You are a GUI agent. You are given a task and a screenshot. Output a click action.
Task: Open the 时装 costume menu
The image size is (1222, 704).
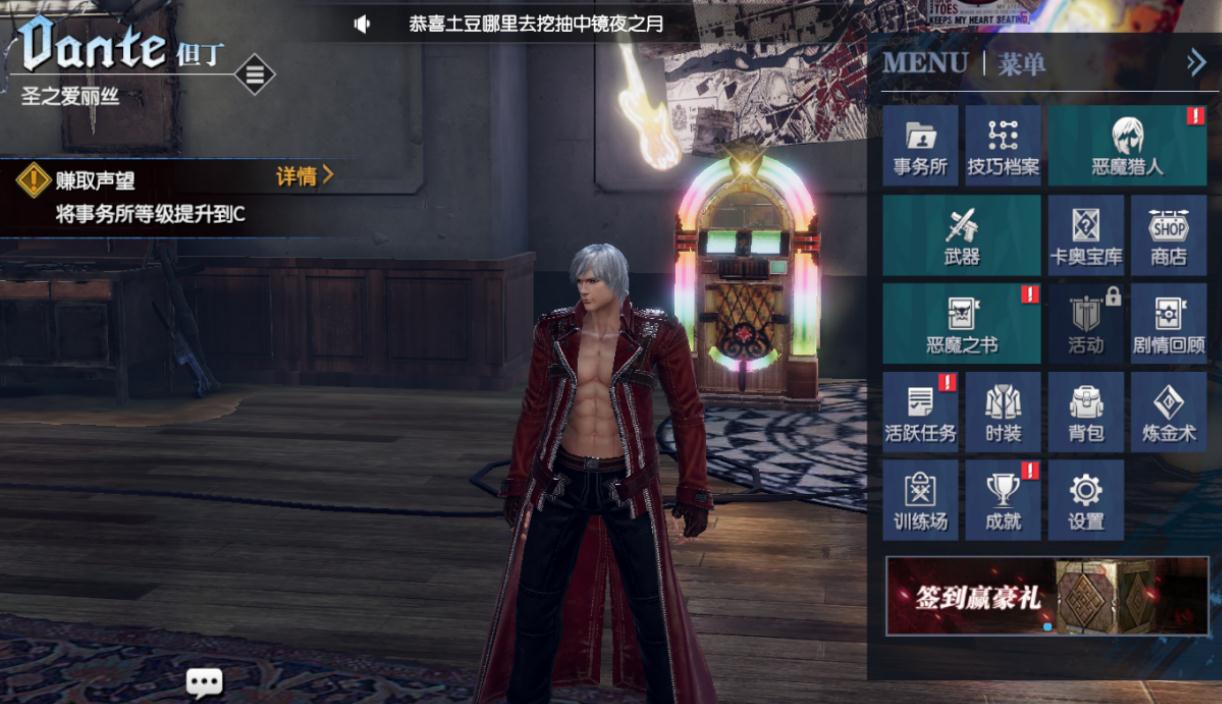[1003, 412]
